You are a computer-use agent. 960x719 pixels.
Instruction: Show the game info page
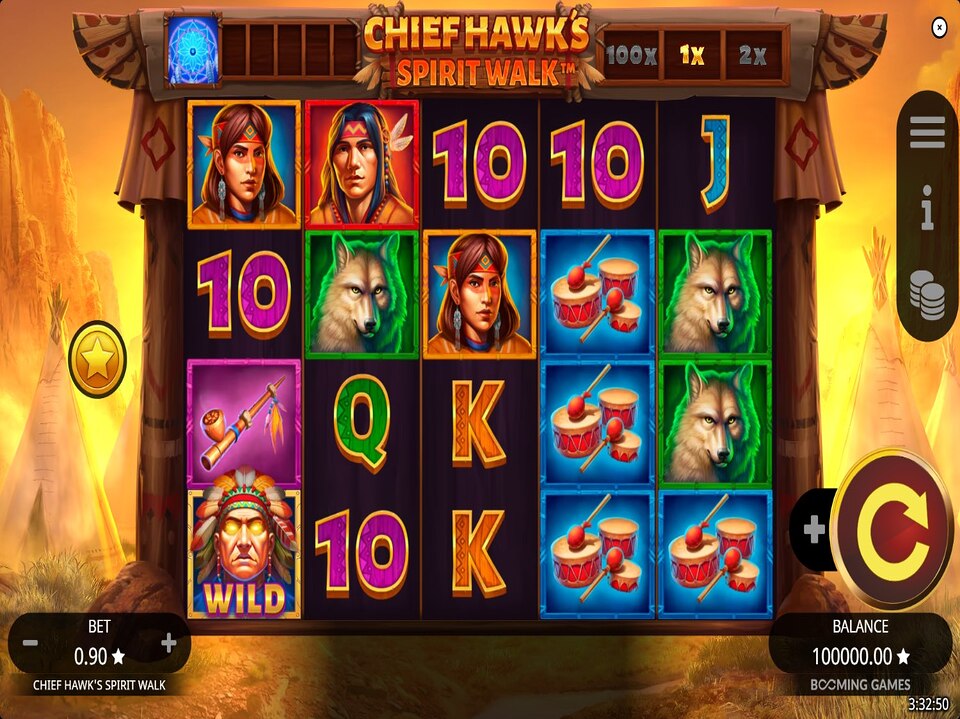click(x=927, y=212)
